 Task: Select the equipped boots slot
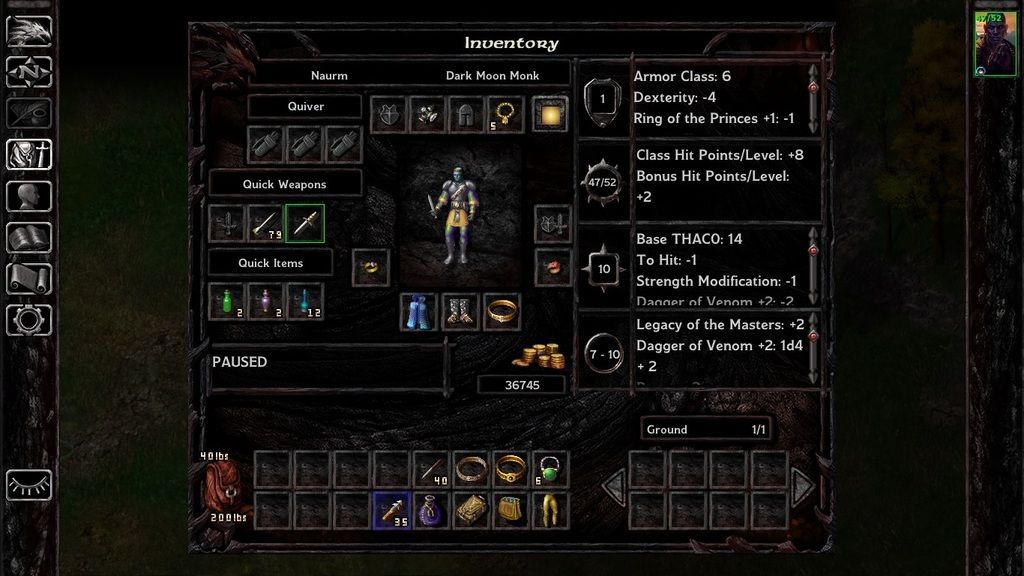pos(460,312)
